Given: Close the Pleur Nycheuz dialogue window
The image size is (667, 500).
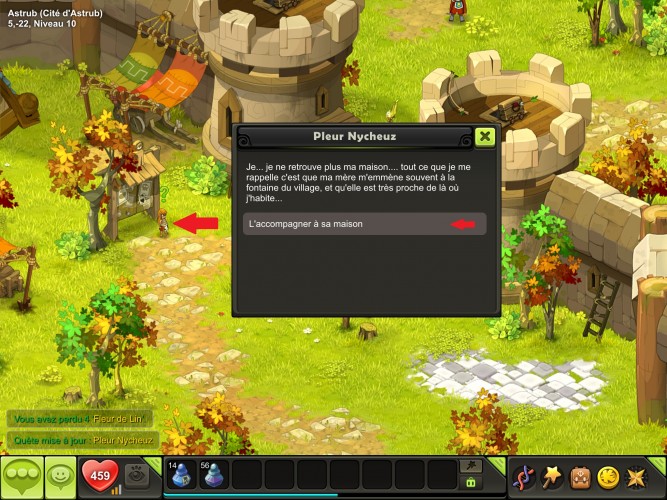Looking at the screenshot, I should click(485, 137).
